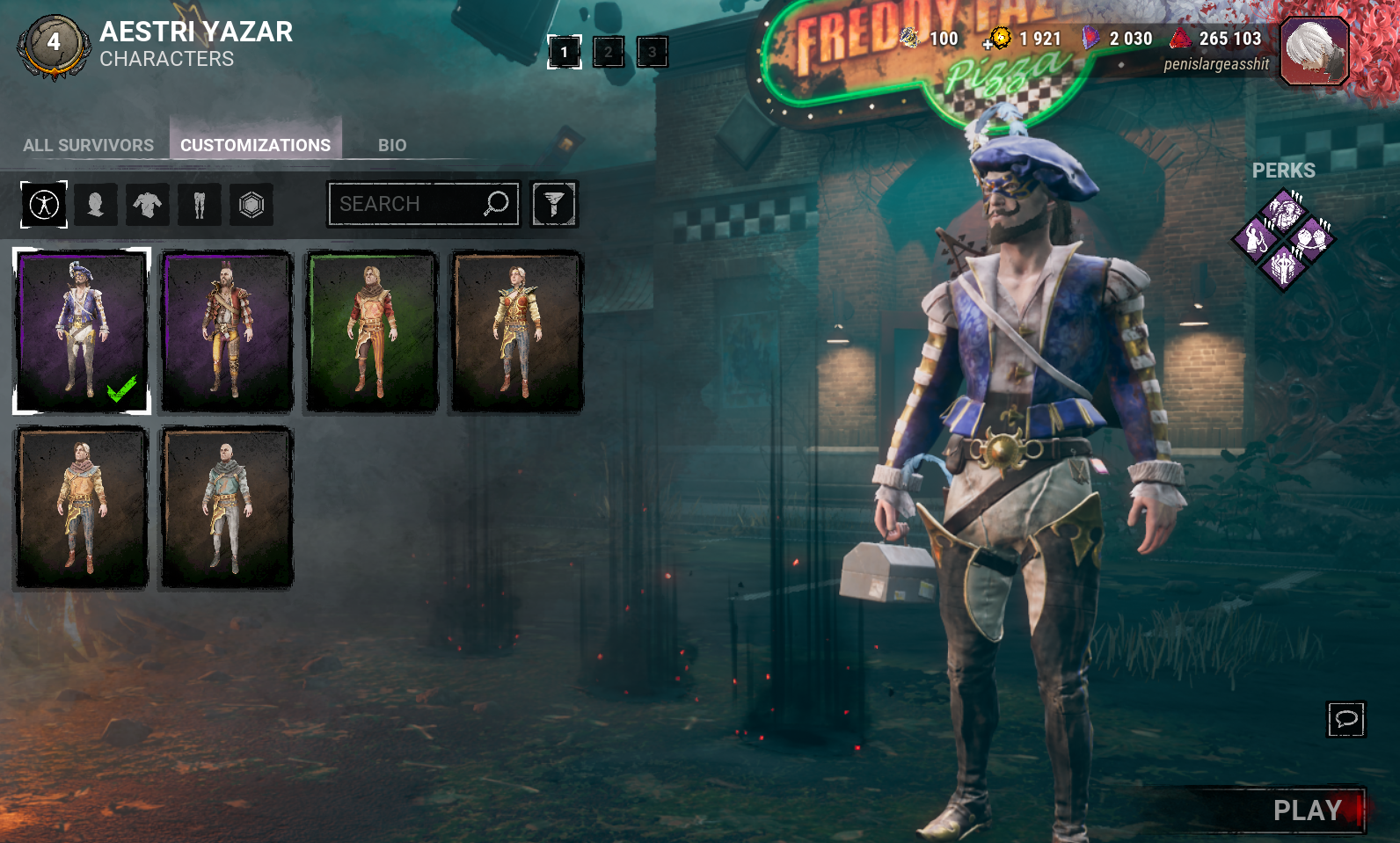The image size is (1400, 843).
Task: Open the Bio tab
Action: pyautogui.click(x=392, y=144)
